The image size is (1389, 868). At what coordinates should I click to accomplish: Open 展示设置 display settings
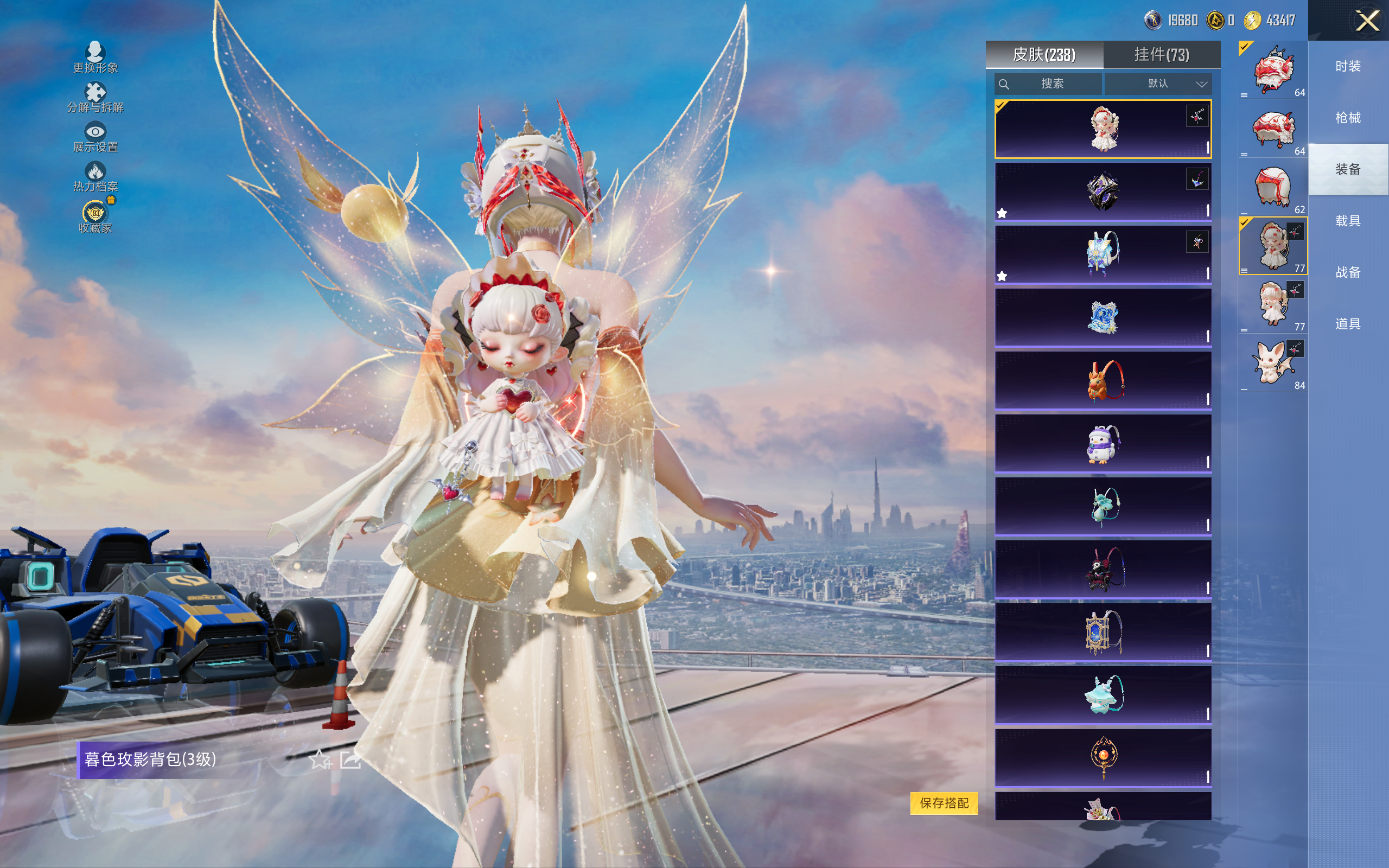click(95, 137)
